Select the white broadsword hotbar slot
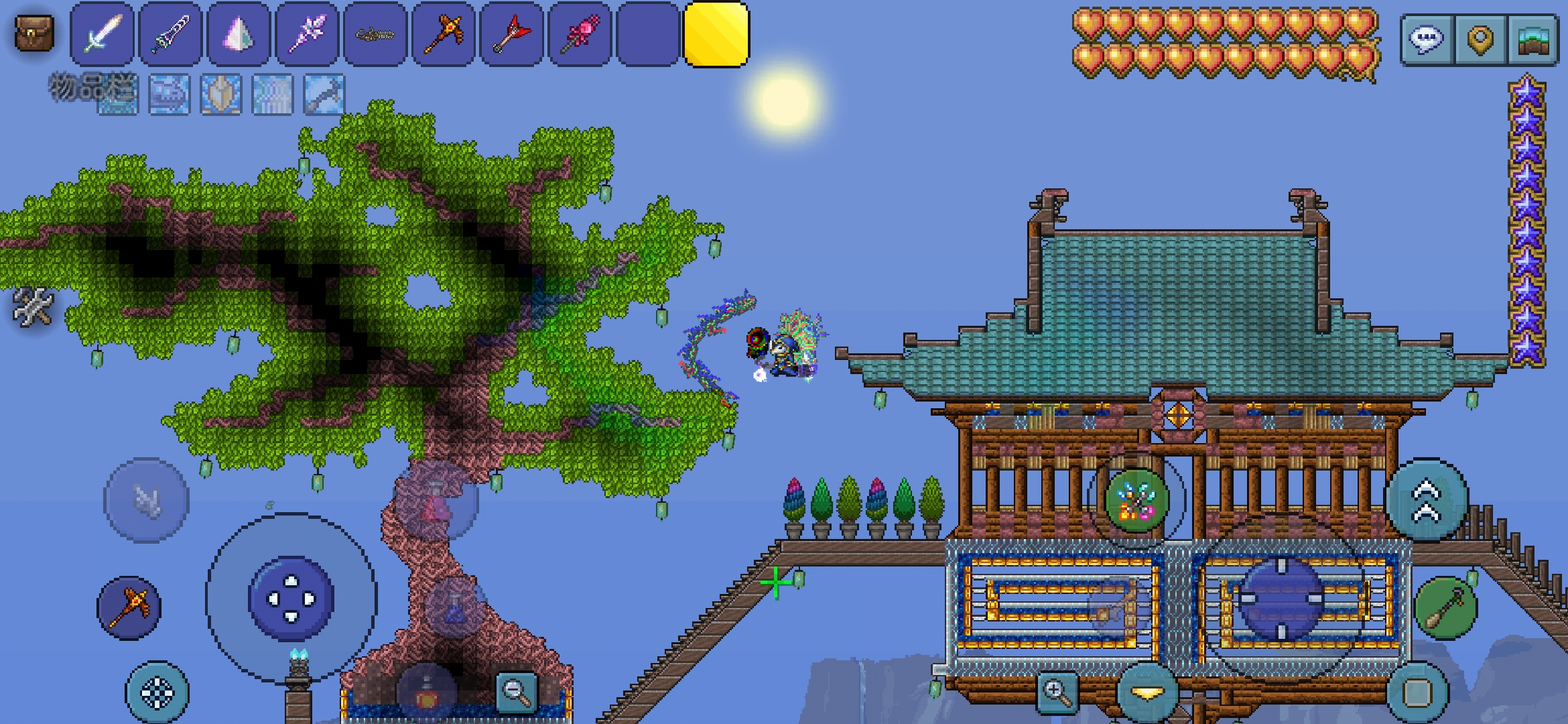Viewport: 1568px width, 724px height. 103,34
